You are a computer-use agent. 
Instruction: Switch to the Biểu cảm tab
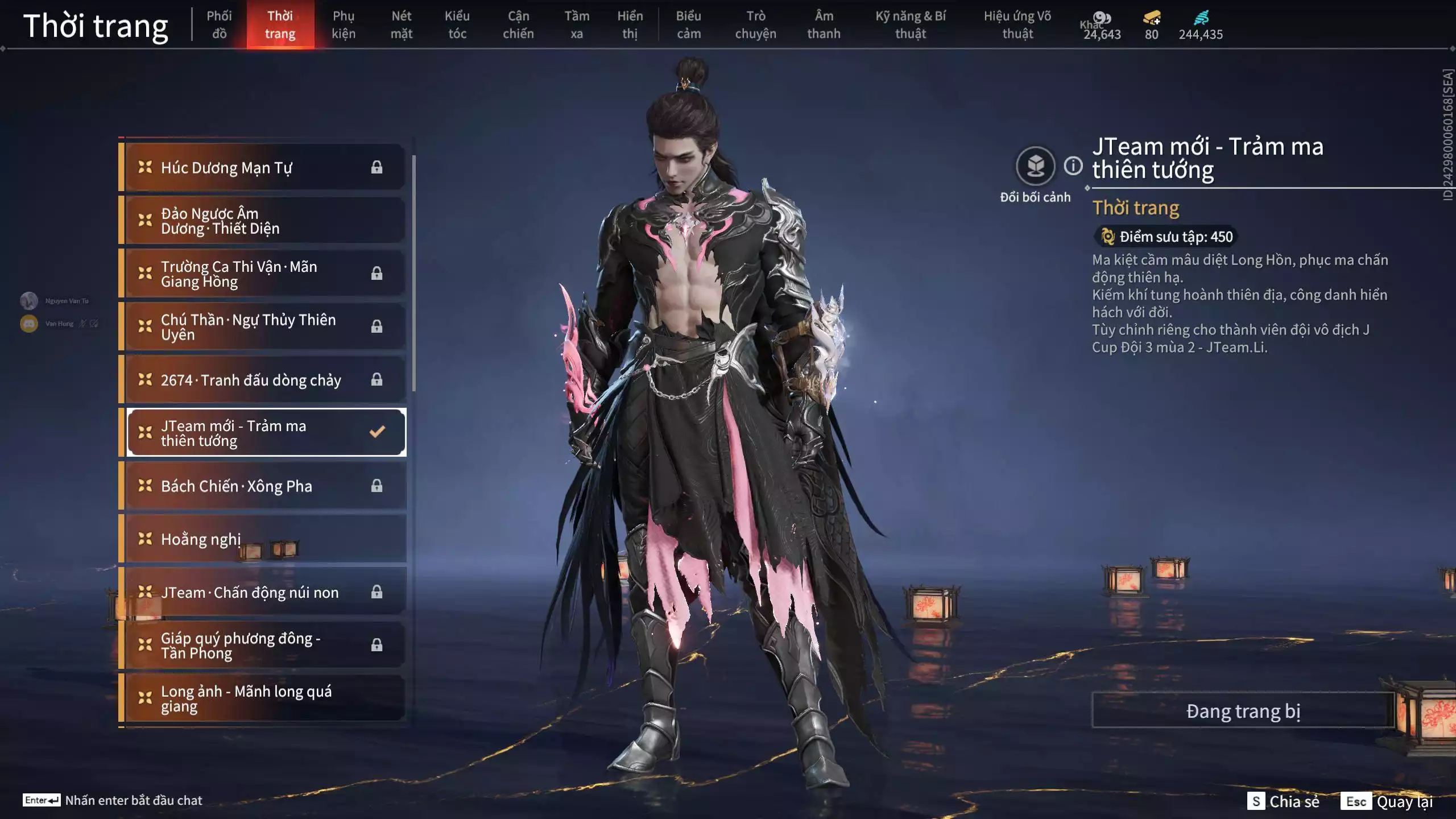688,24
